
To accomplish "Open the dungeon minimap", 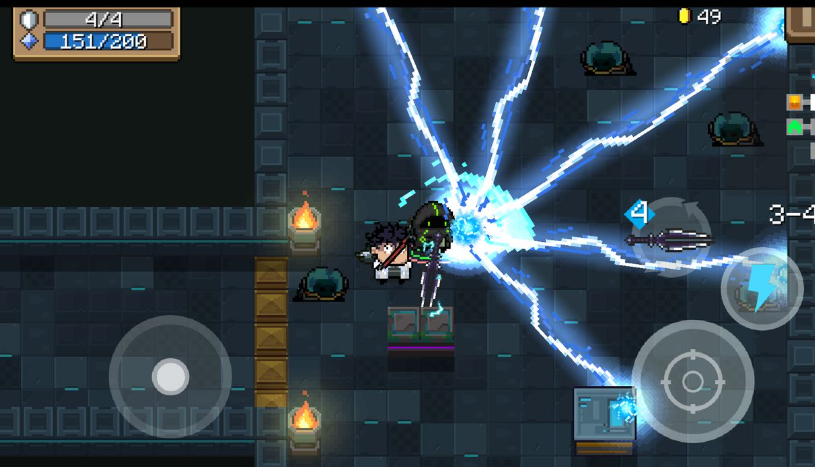I will (799, 115).
